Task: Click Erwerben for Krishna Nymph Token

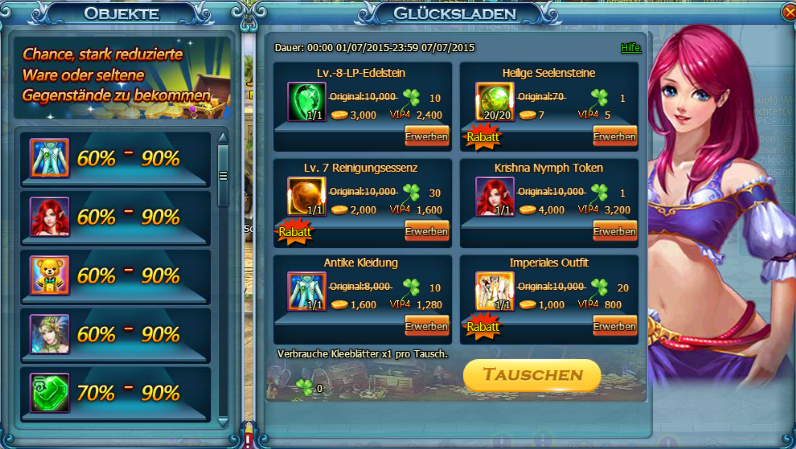Action: pyautogui.click(x=614, y=231)
